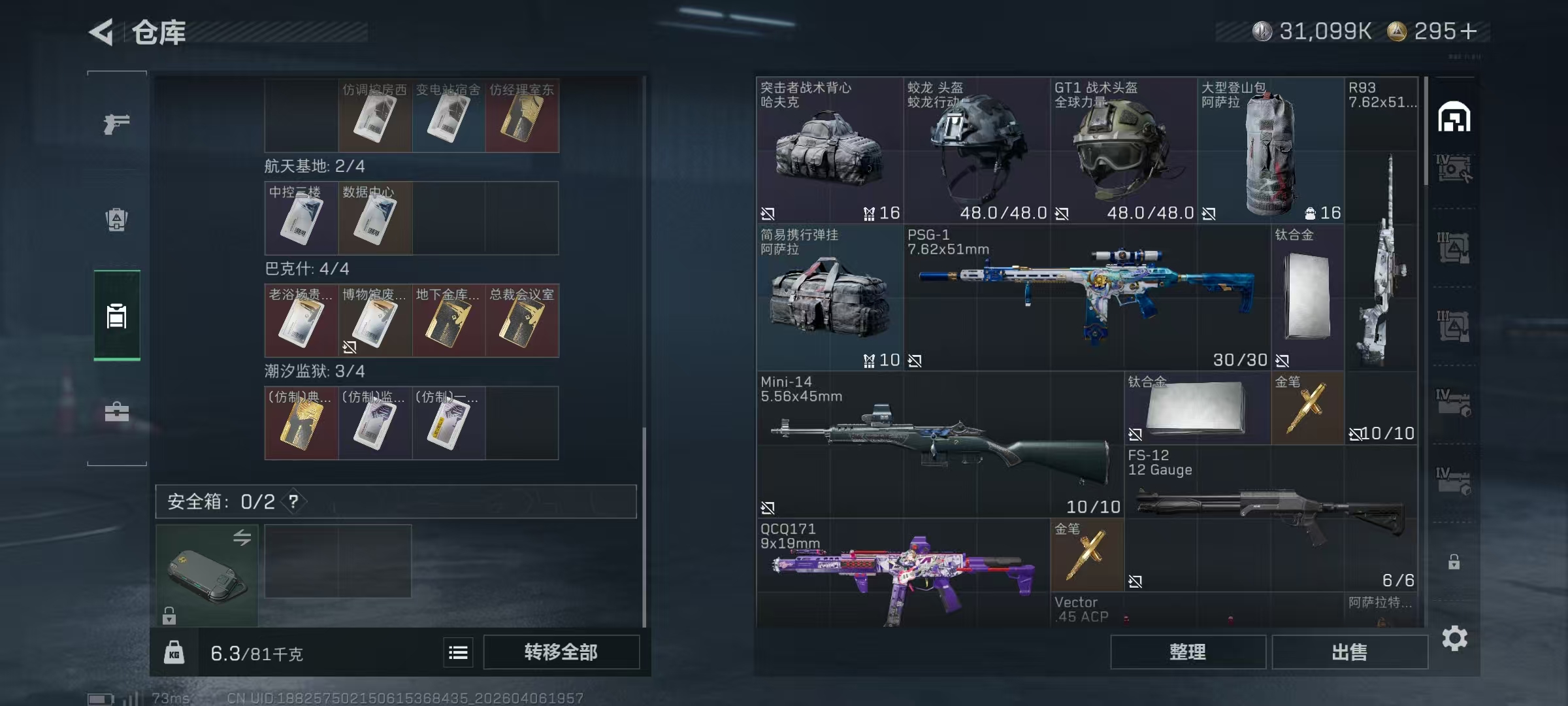Go back from the 仓库 screen
1568x706 pixels.
tap(102, 32)
